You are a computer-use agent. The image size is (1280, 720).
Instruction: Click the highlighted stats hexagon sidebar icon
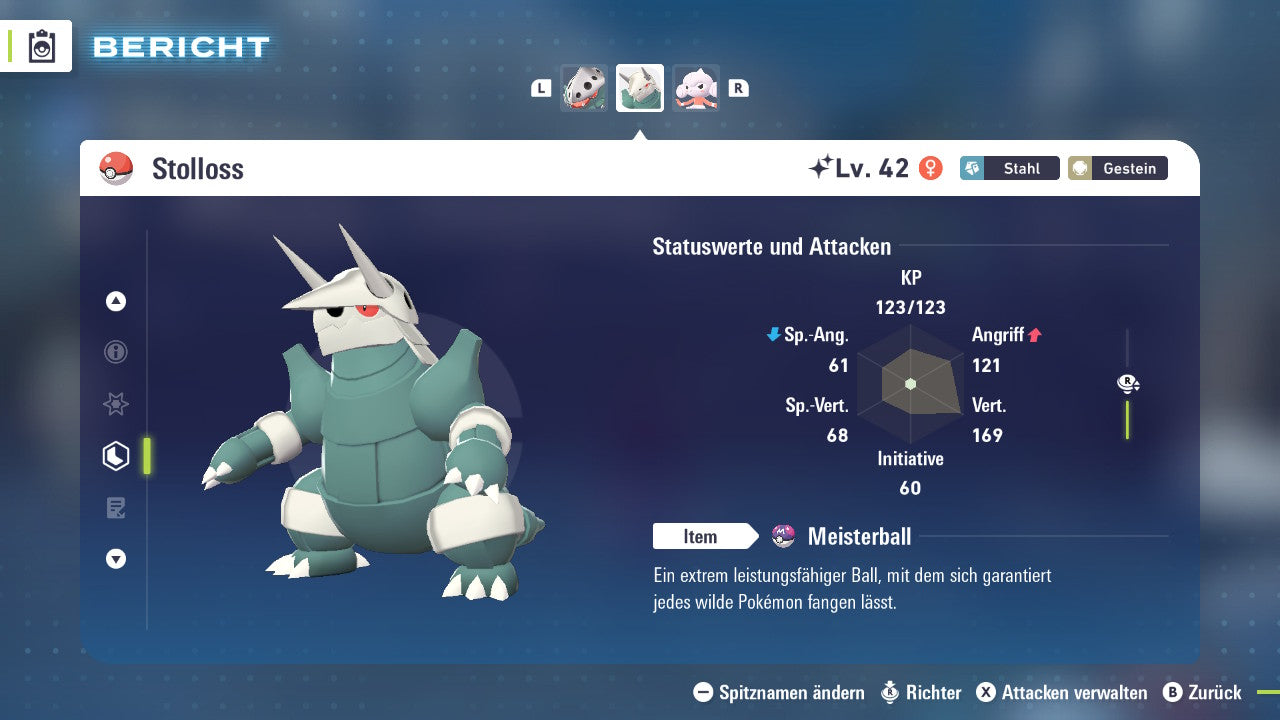pos(115,456)
